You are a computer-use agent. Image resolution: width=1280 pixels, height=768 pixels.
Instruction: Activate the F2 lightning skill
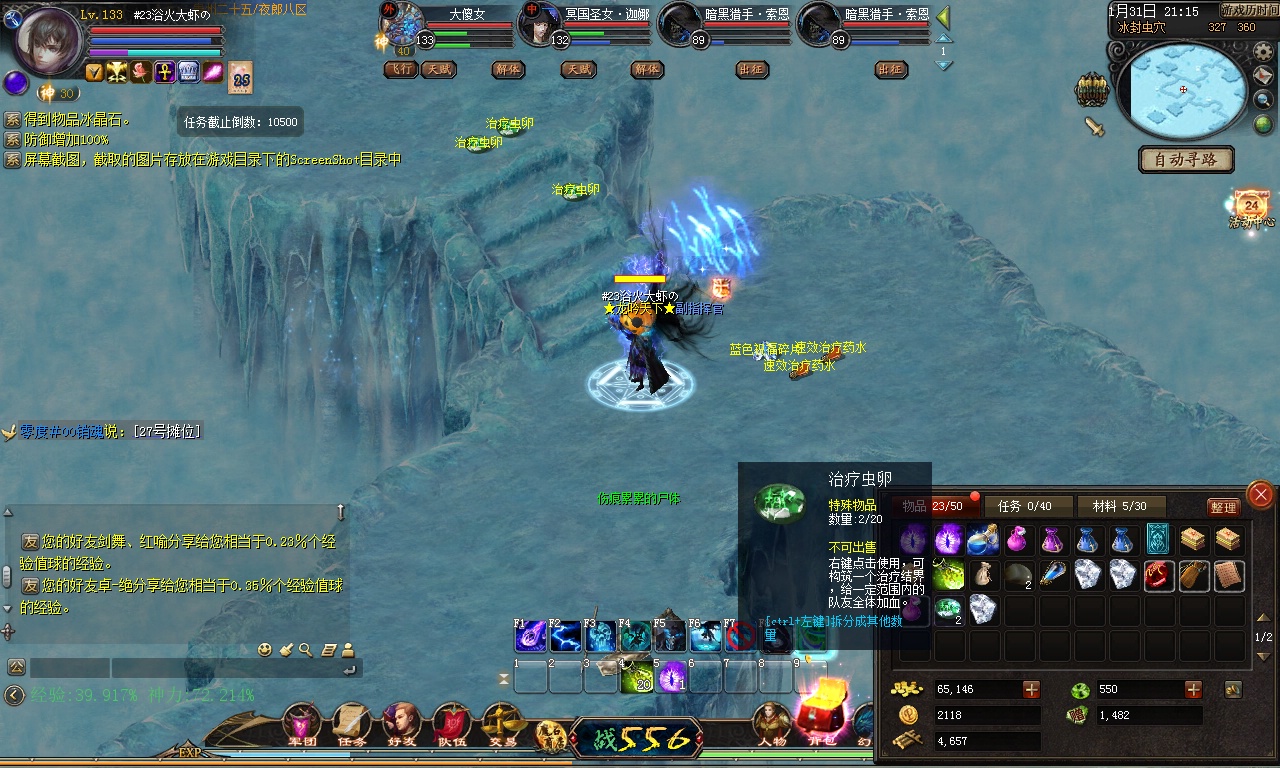(565, 636)
